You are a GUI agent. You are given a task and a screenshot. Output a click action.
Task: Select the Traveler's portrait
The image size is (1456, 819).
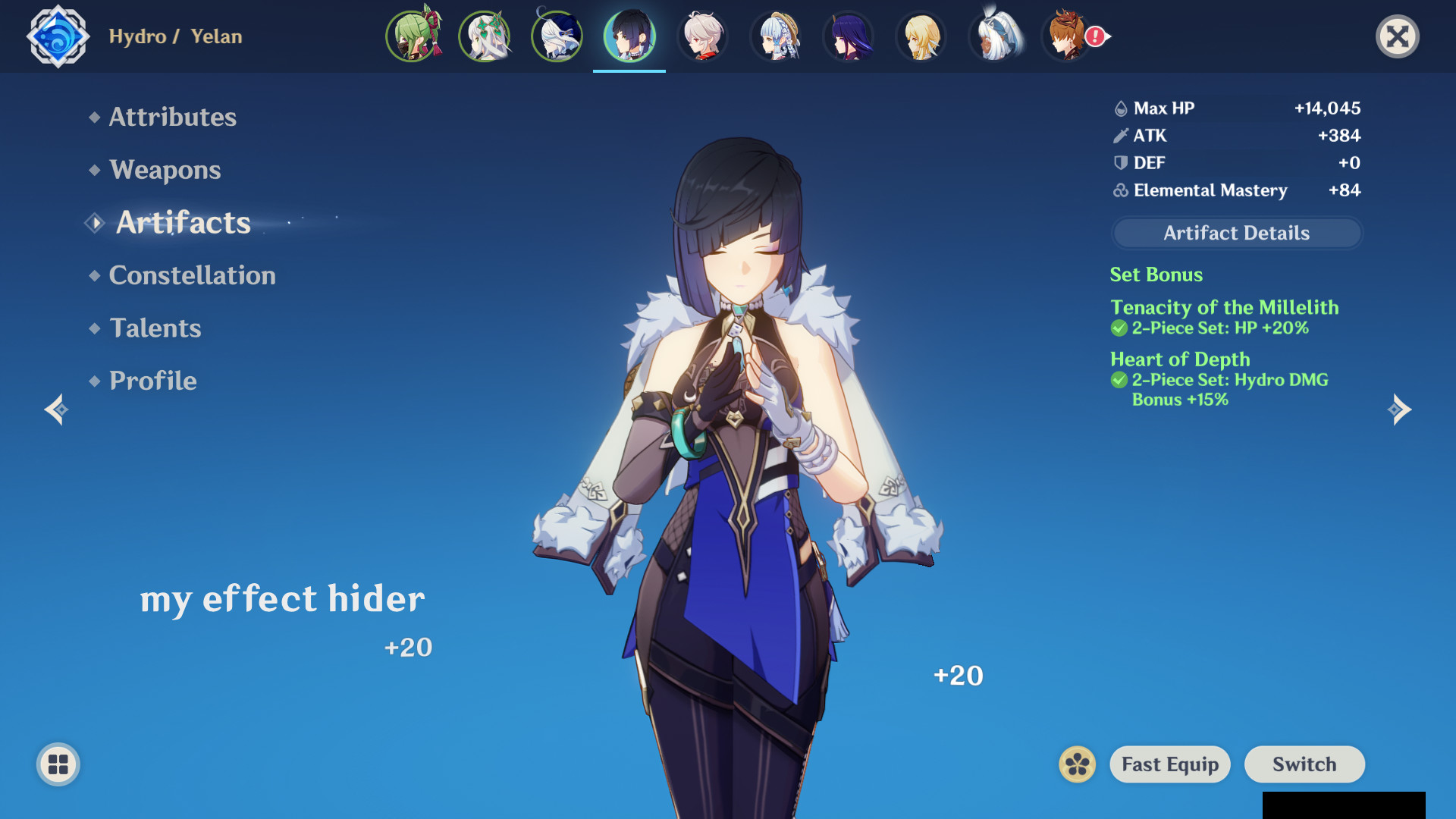921,36
